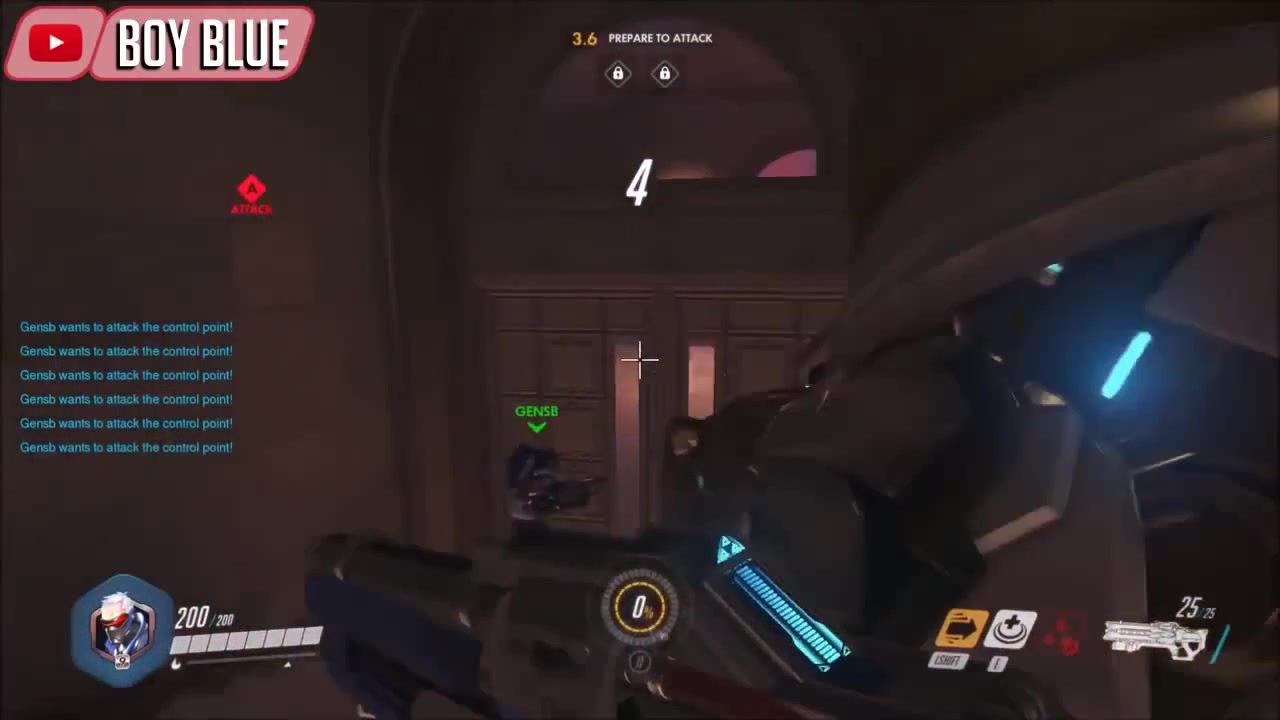Screen dimensions: 1280x720
Task: Click the YouTube play button logo
Action: coord(54,42)
